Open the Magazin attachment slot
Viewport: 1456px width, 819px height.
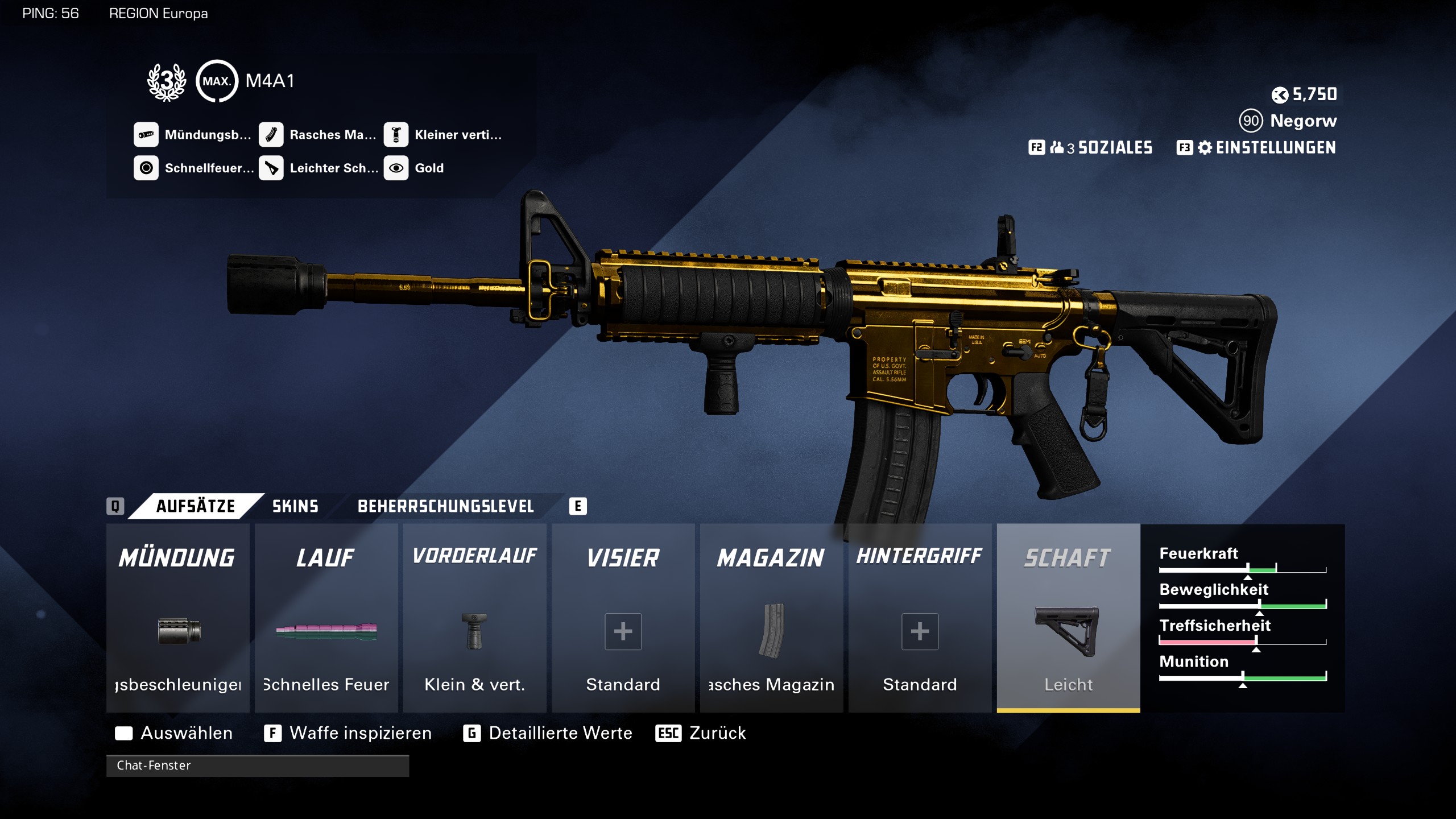point(771,618)
